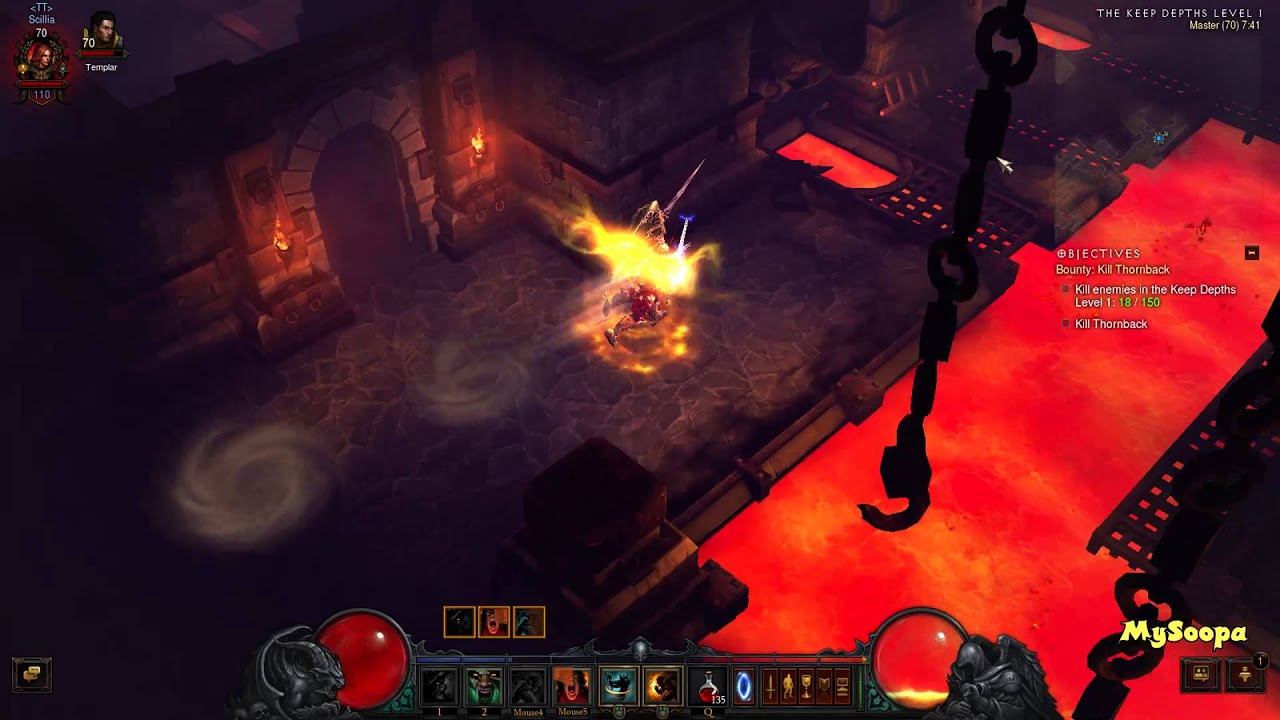
Task: Open the notification button with badge 1
Action: pos(1245,675)
